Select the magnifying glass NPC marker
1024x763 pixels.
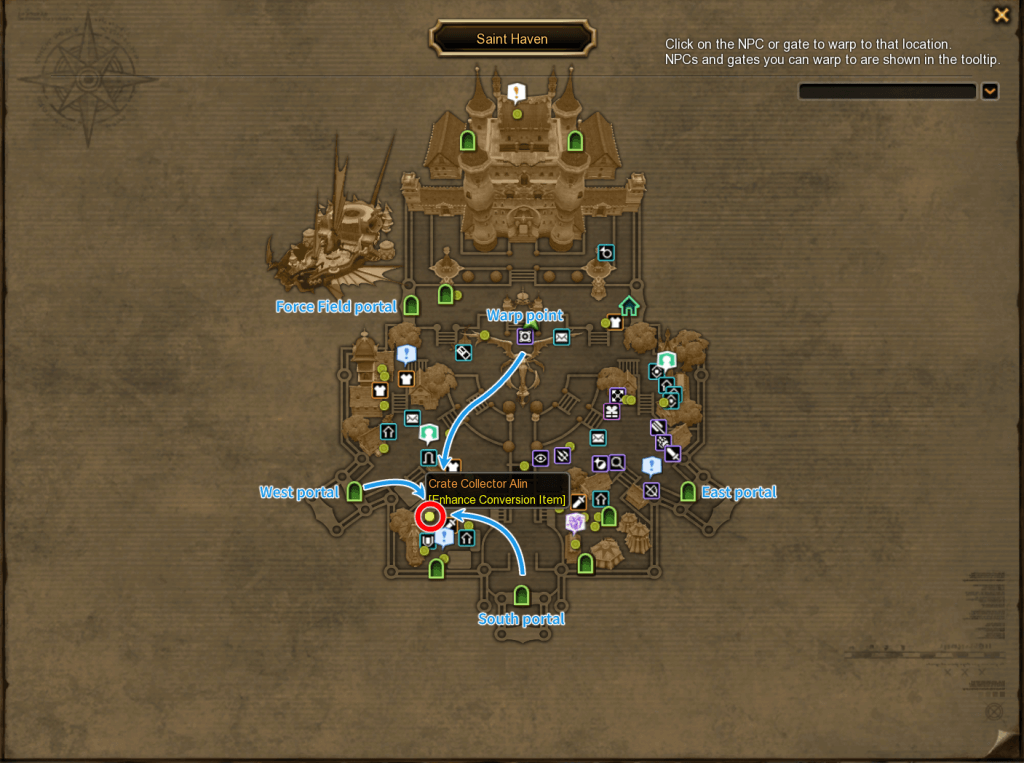pyautogui.click(x=617, y=463)
